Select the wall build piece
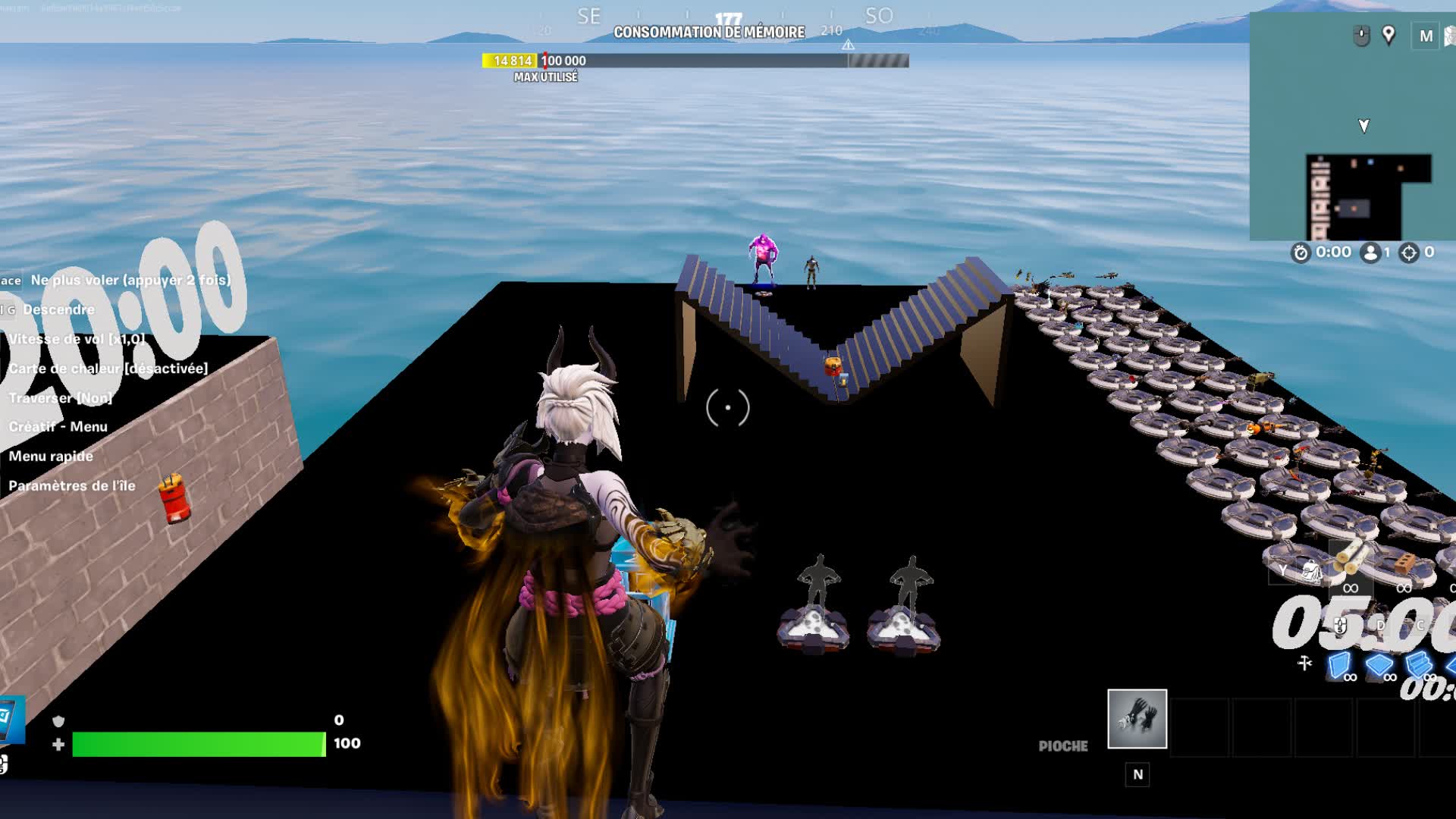 point(1340,665)
